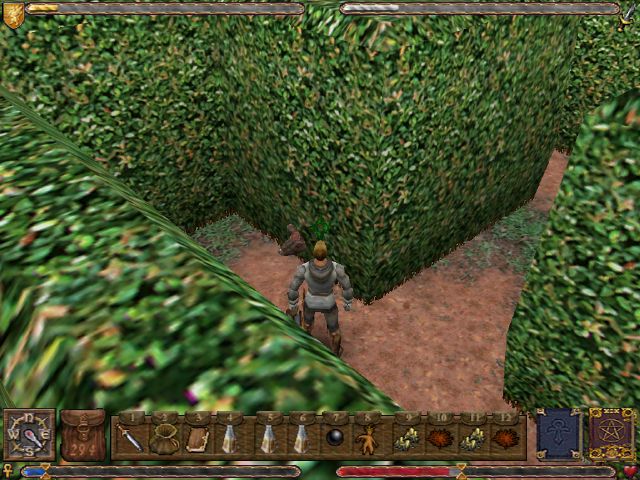
Task: Use the brown book in slot 3
Action: click(x=197, y=437)
